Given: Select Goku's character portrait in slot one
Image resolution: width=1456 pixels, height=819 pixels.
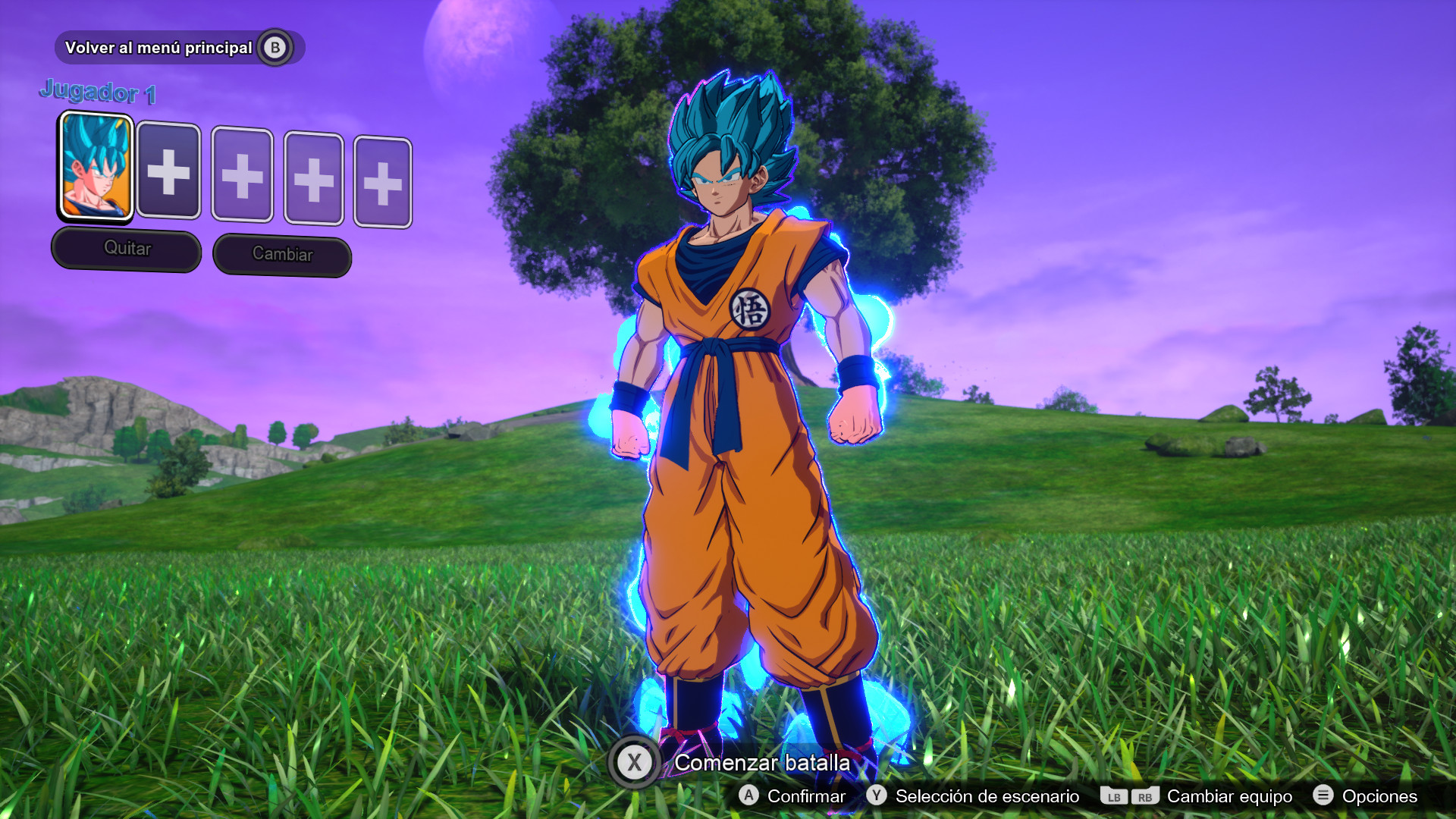Looking at the screenshot, I should click(x=96, y=168).
